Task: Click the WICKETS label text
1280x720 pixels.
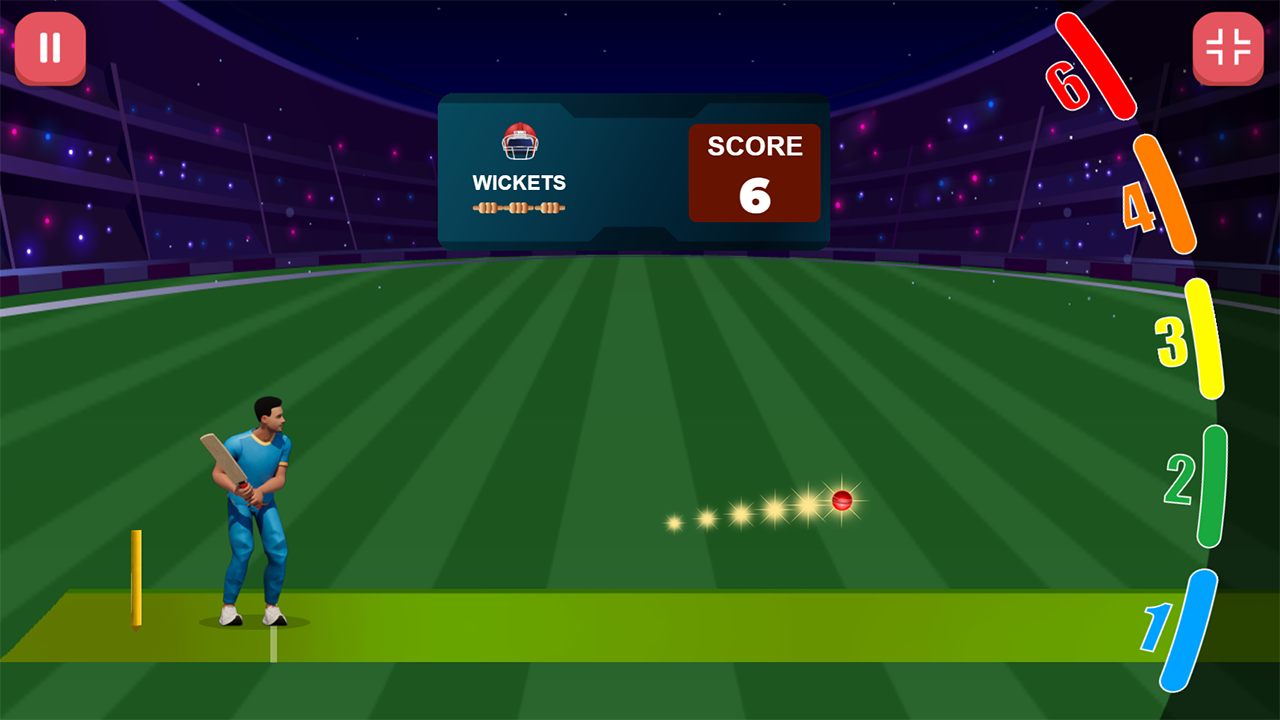Action: tap(518, 183)
